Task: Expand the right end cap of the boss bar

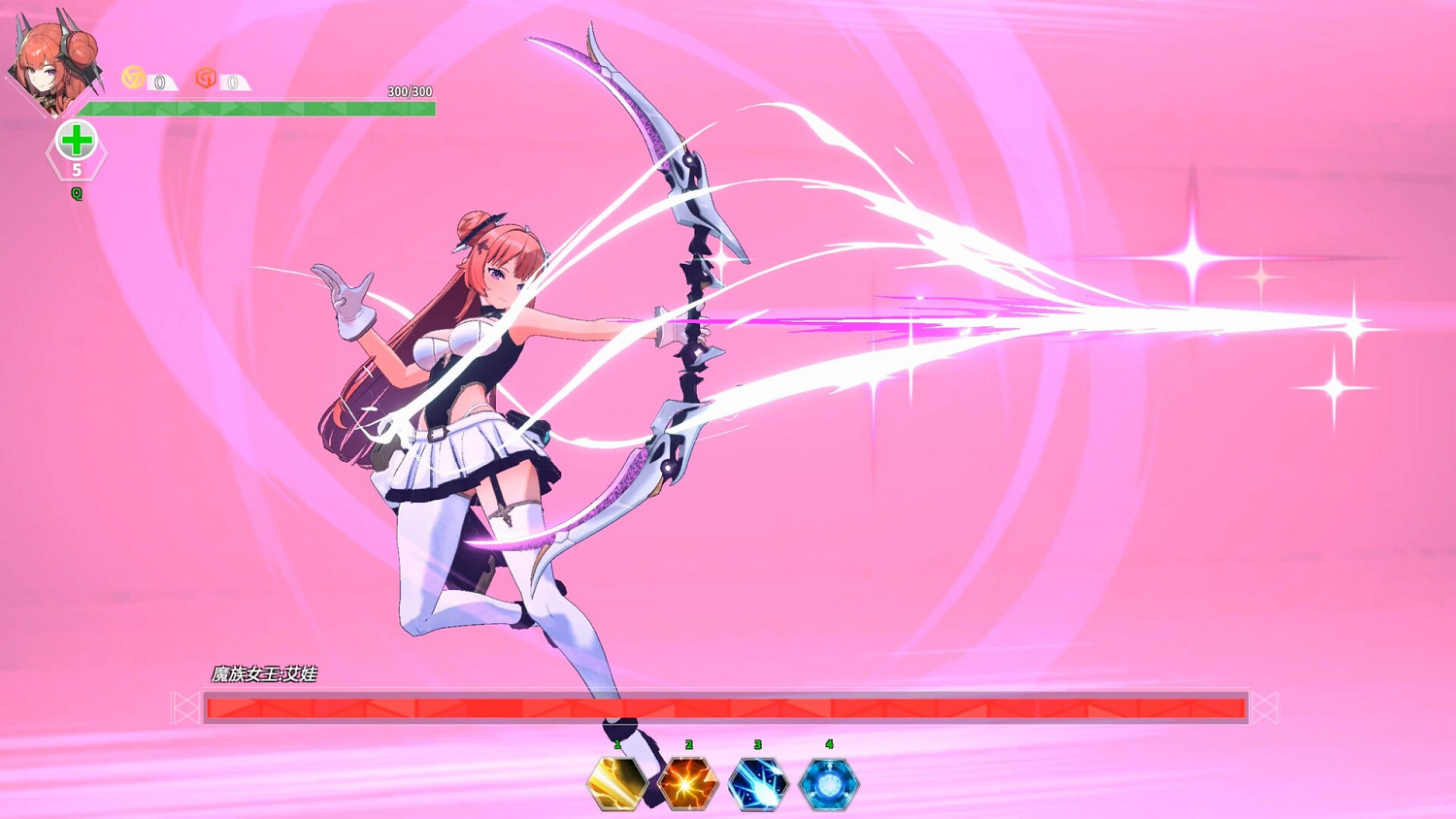Action: pos(1264,707)
